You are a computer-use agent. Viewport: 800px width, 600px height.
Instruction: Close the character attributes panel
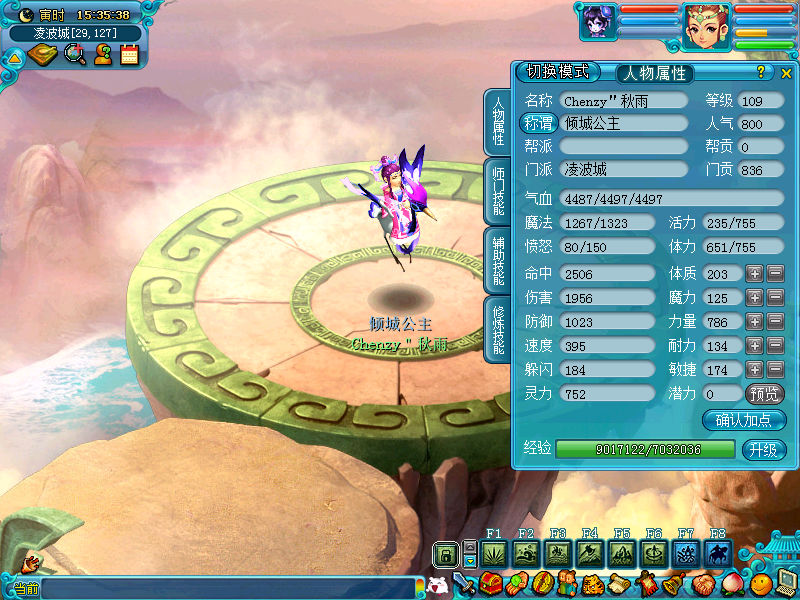(x=786, y=73)
